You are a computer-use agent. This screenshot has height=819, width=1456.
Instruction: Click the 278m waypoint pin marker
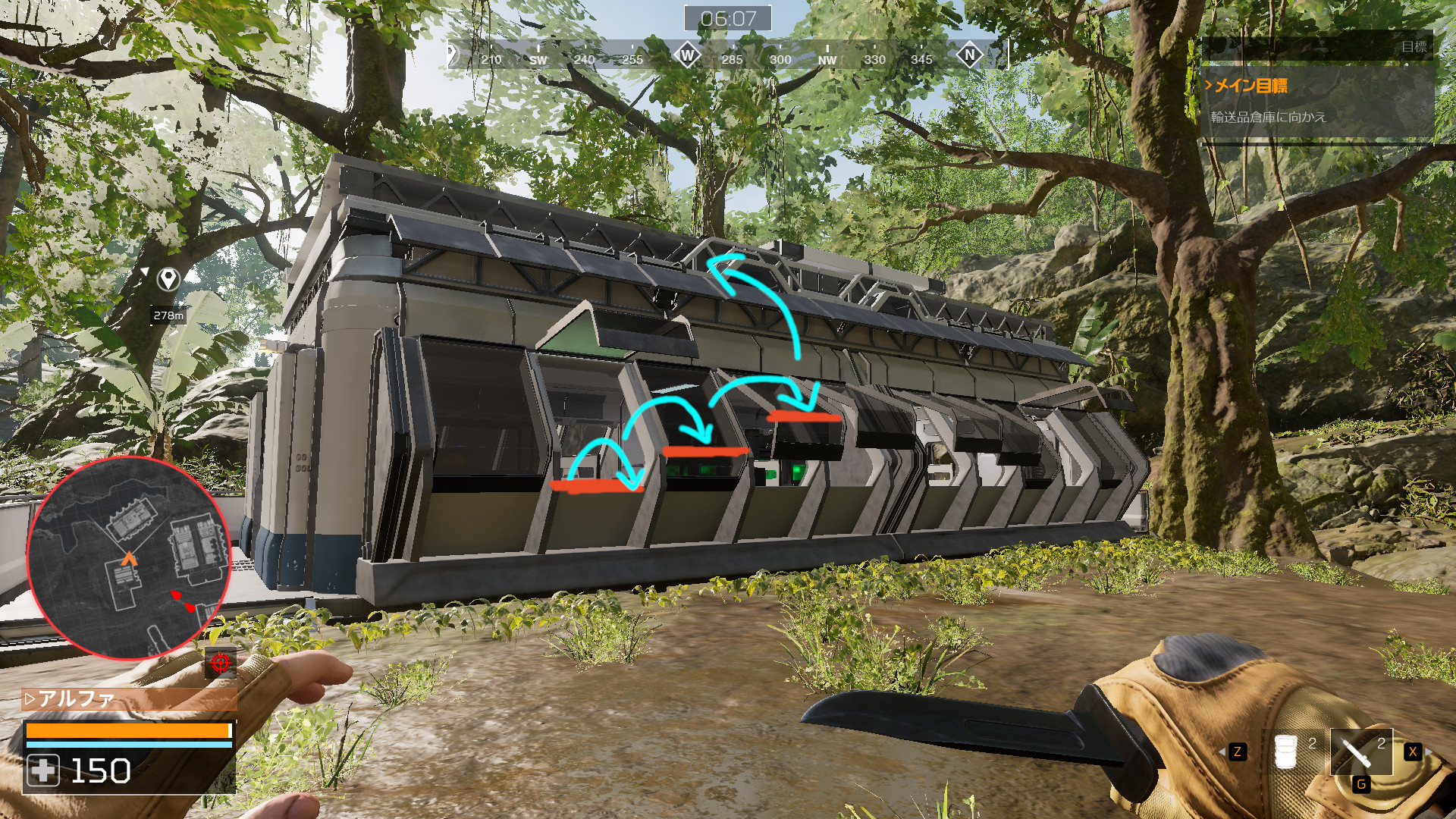[x=168, y=279]
